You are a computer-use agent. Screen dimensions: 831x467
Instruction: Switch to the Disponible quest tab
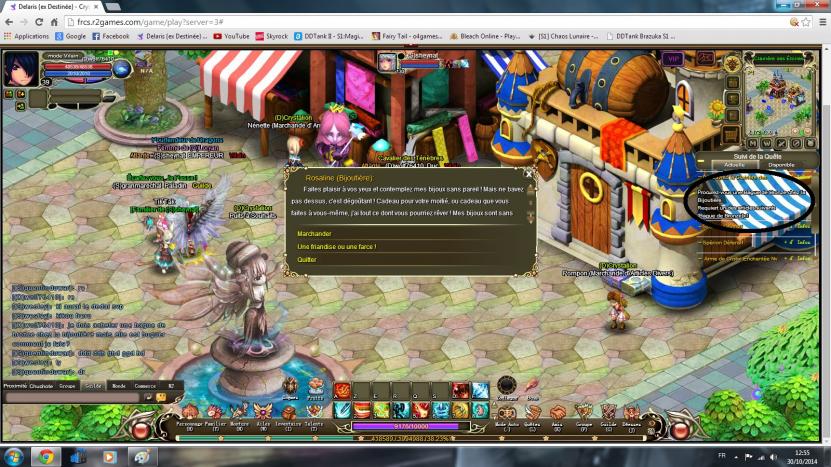click(782, 165)
